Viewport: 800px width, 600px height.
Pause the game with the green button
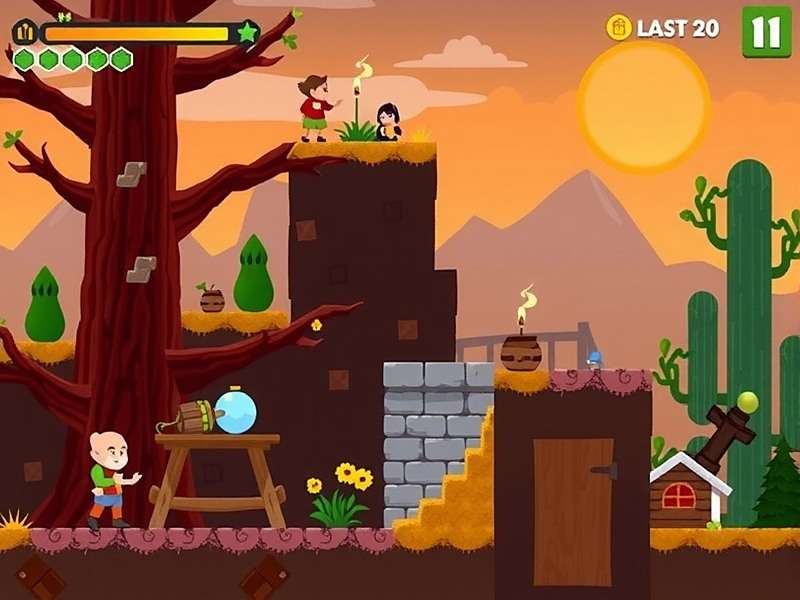(x=766, y=31)
